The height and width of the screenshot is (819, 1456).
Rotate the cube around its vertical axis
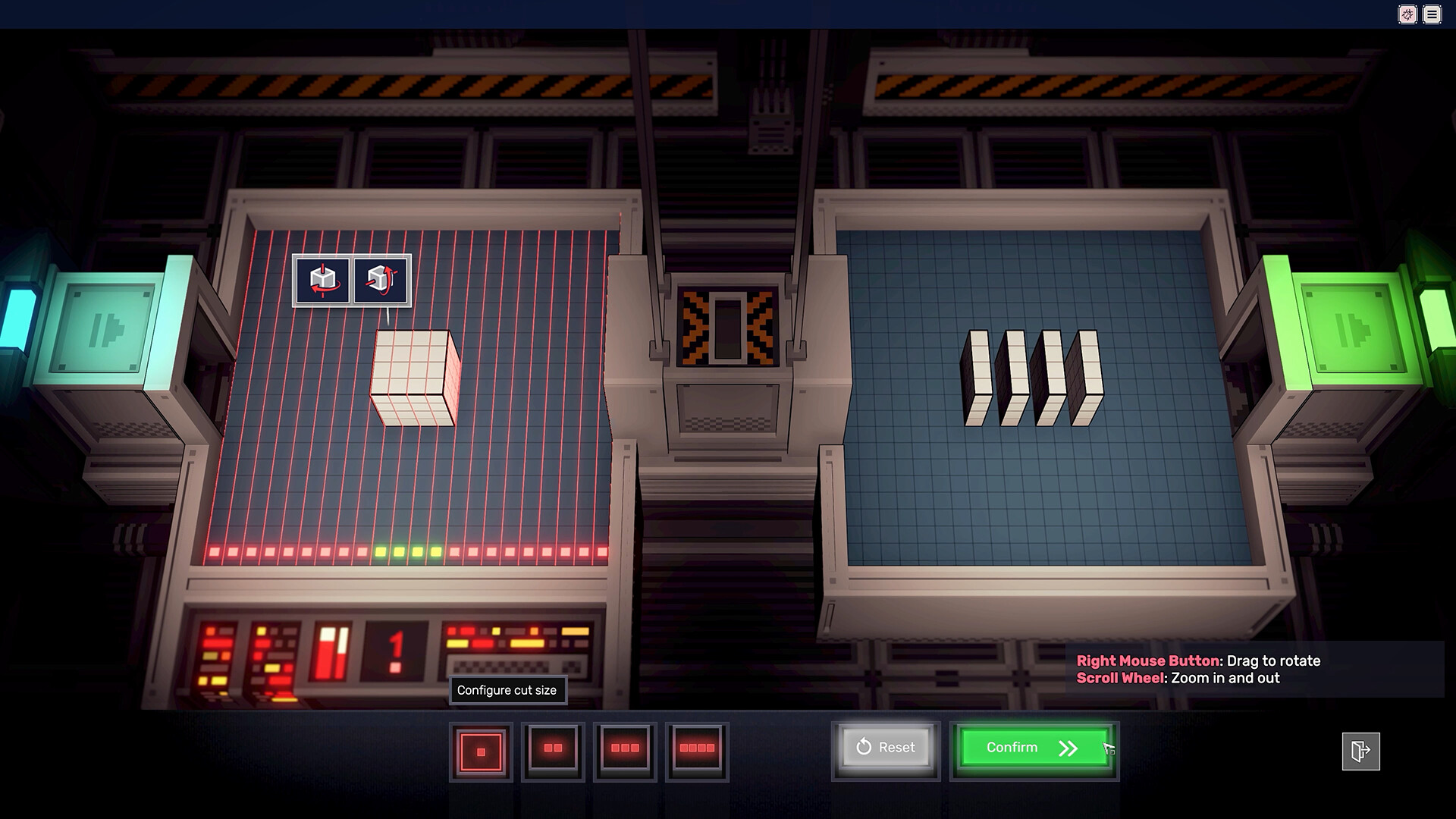click(324, 280)
